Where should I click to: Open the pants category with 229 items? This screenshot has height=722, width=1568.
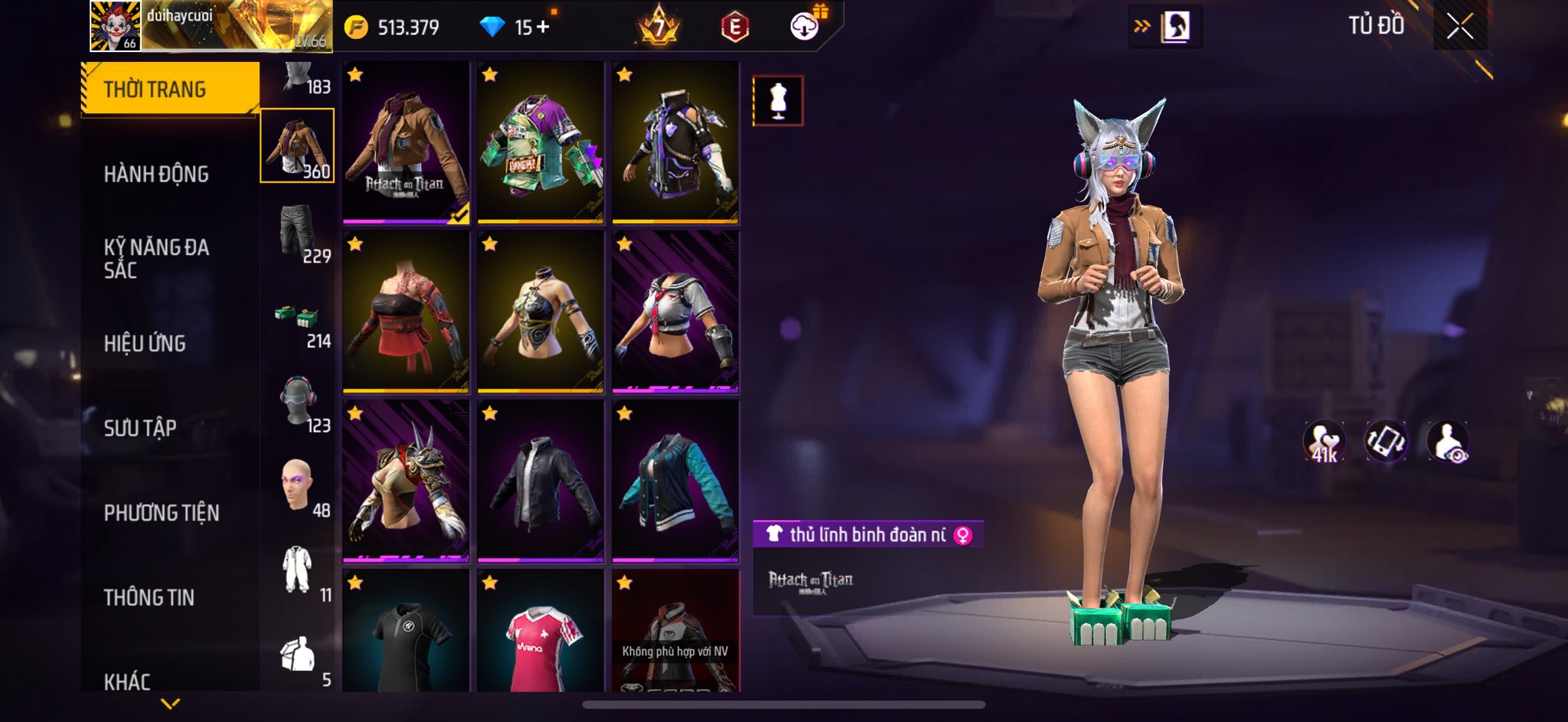tap(298, 232)
